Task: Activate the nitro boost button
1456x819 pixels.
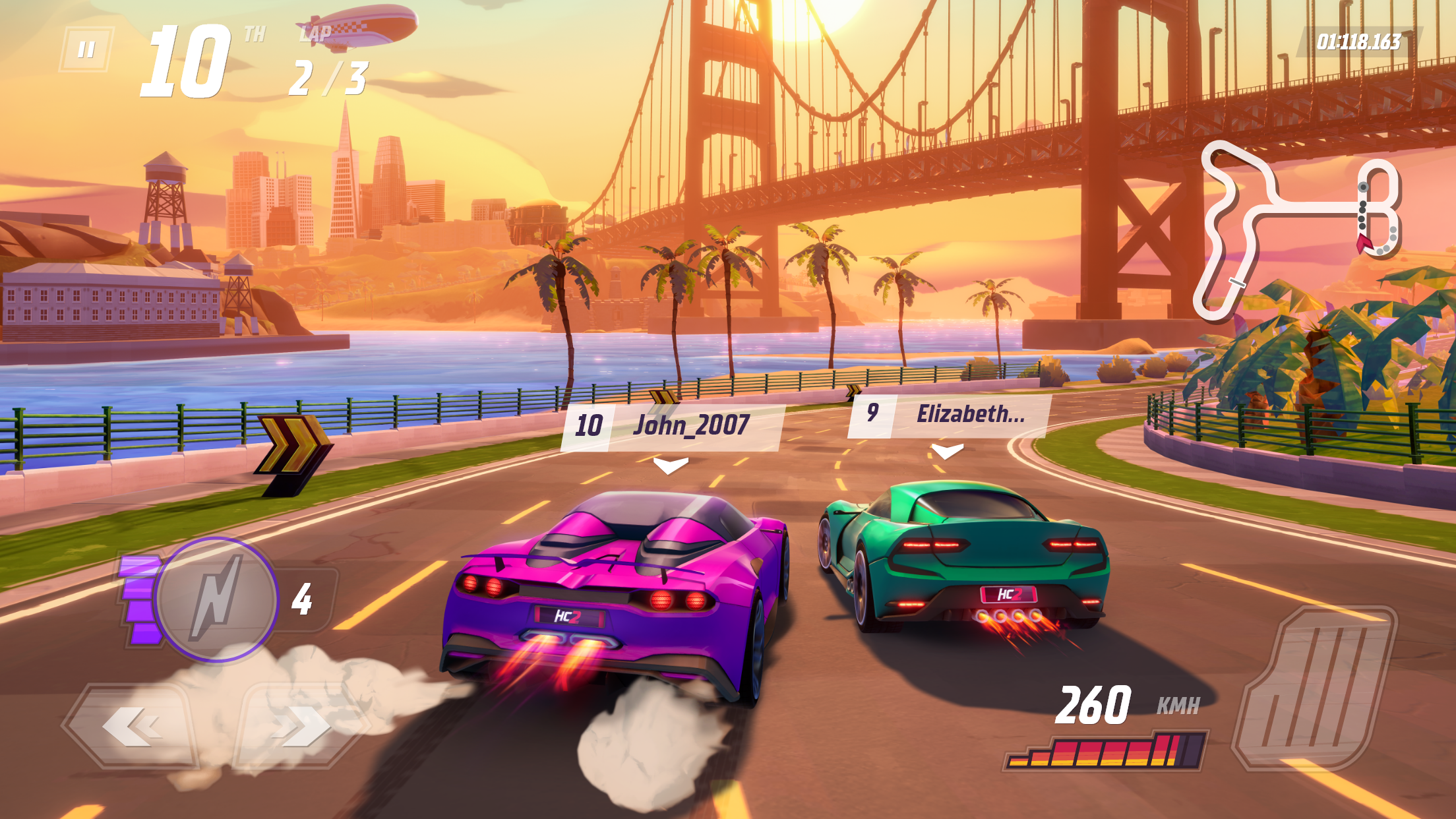Action: (216, 599)
